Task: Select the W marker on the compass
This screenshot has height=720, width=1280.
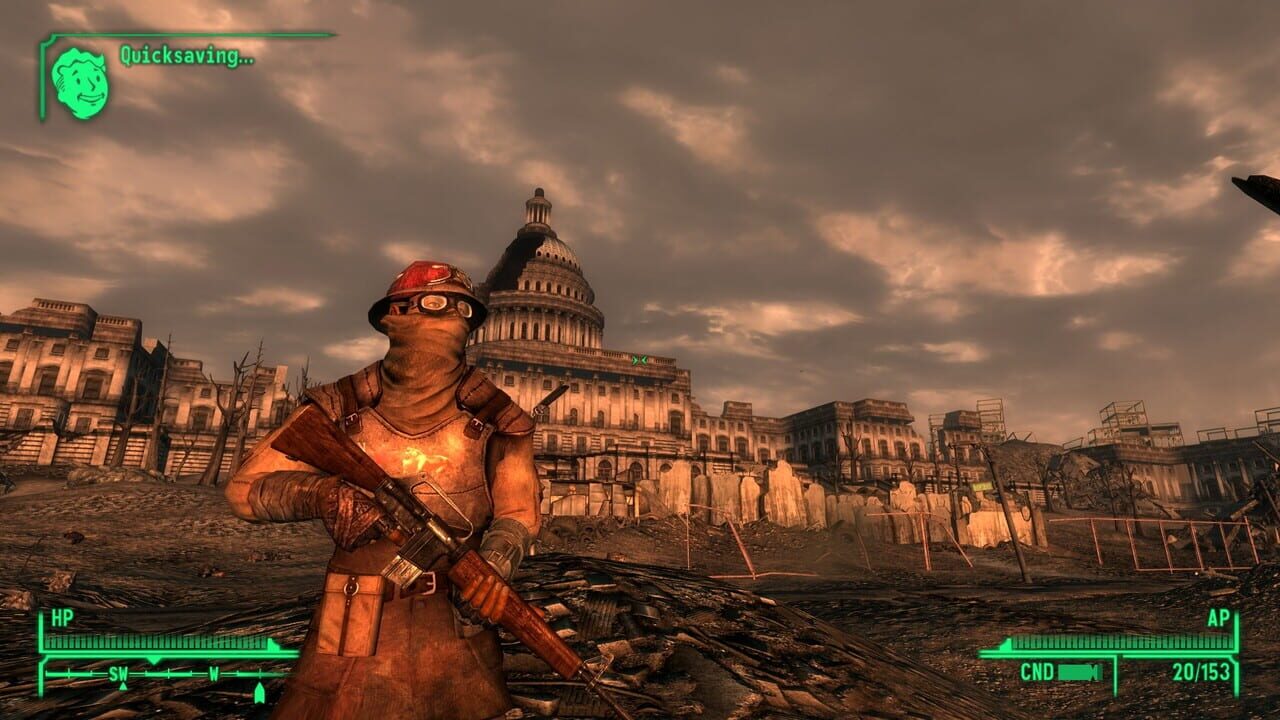Action: click(x=213, y=673)
